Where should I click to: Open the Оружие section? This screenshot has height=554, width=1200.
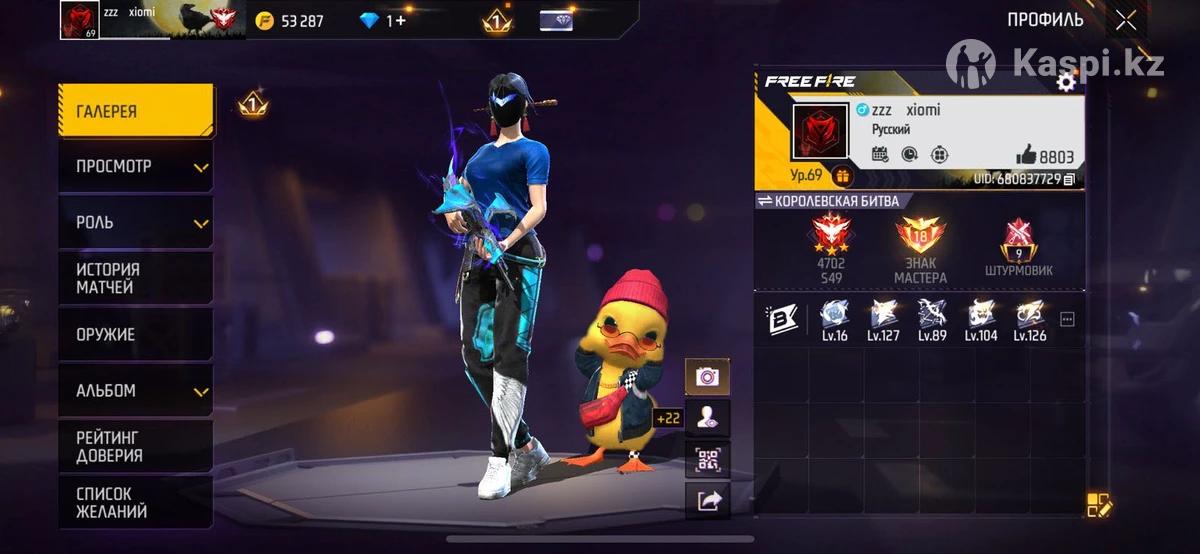tap(135, 334)
